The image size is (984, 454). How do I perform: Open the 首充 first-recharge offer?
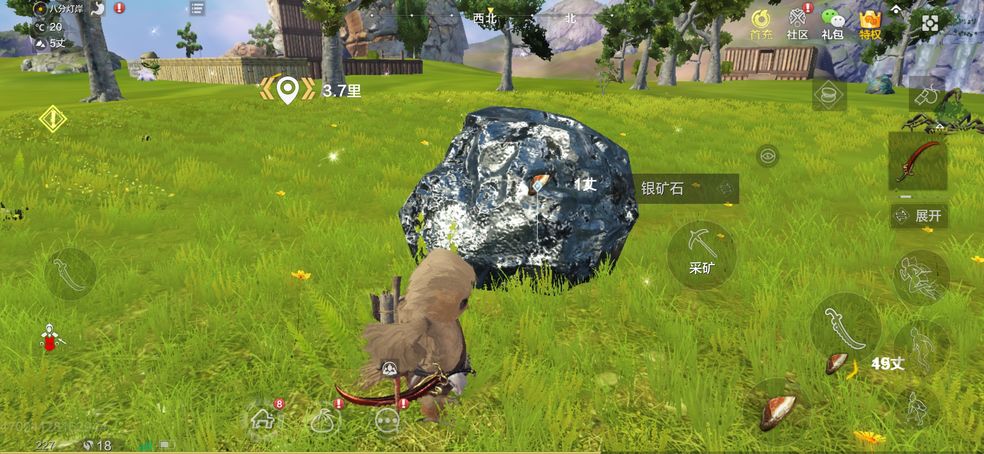pos(762,24)
